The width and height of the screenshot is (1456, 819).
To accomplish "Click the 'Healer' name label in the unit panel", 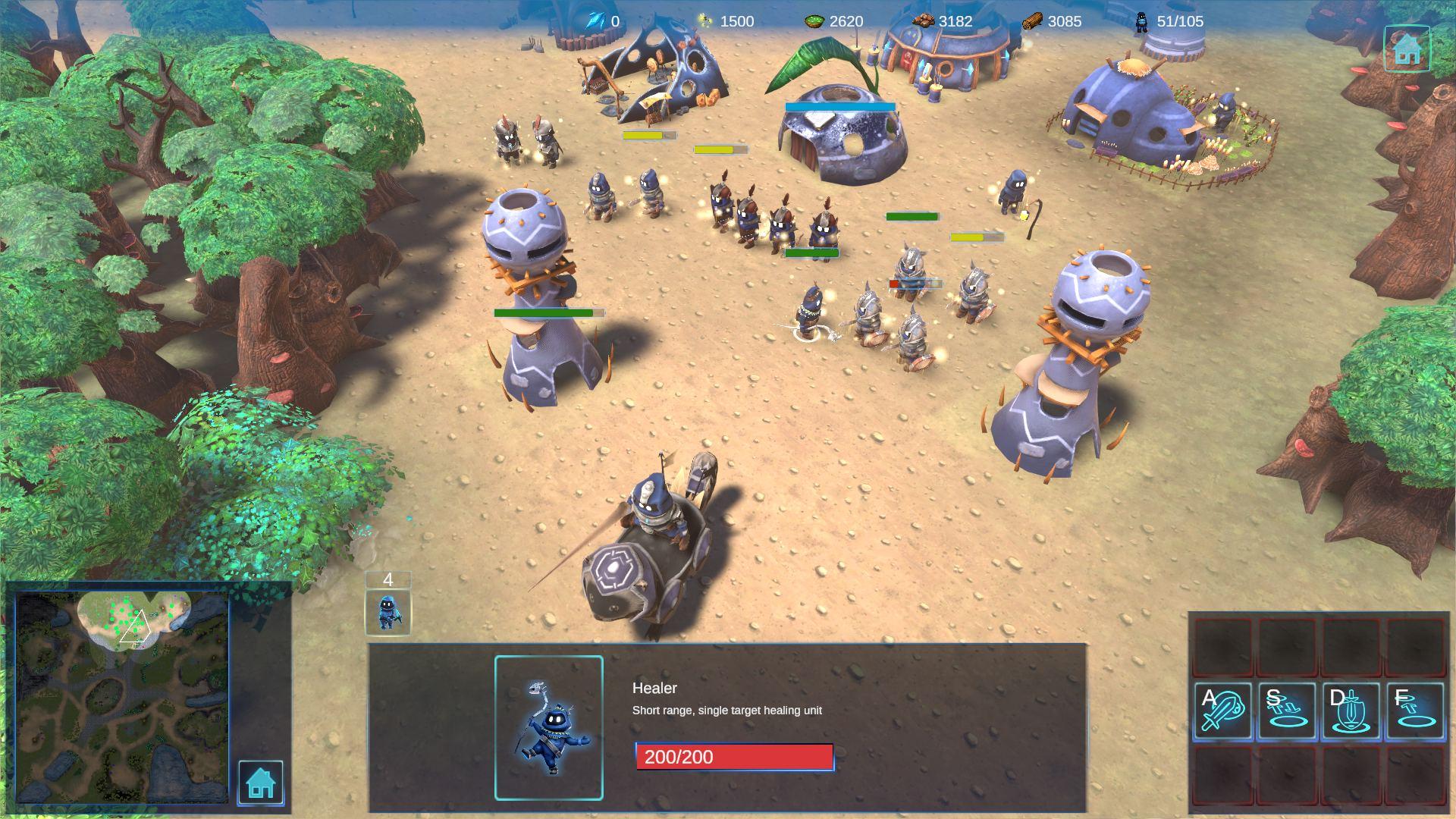I will pos(654,689).
